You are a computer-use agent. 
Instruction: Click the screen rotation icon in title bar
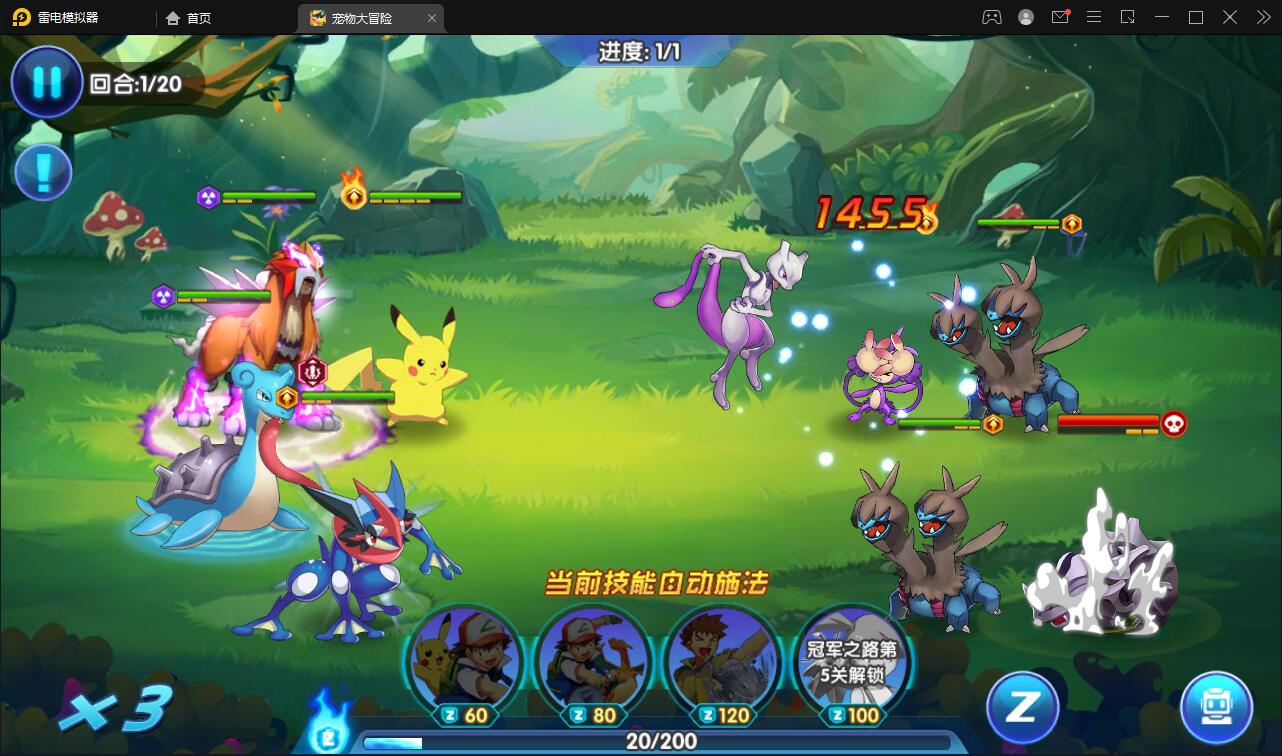pyautogui.click(x=1126, y=17)
